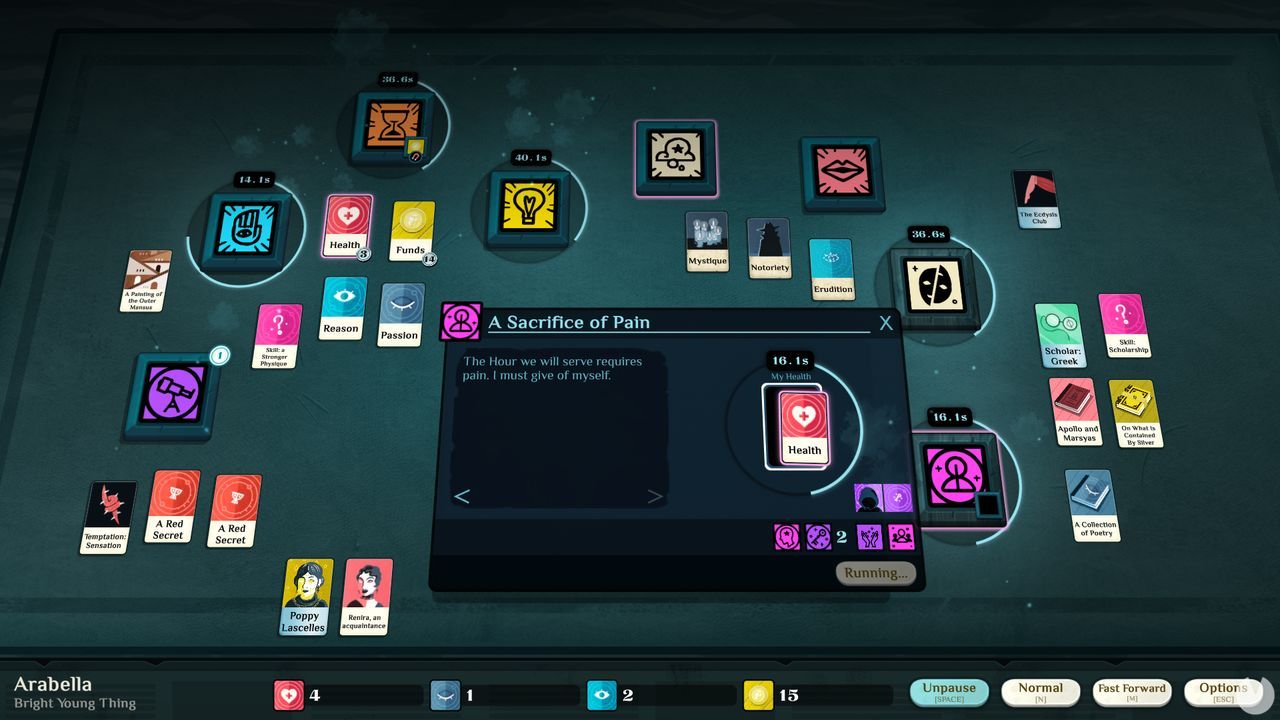Enable Fast Forward game speed
The height and width of the screenshot is (720, 1280).
1132,689
